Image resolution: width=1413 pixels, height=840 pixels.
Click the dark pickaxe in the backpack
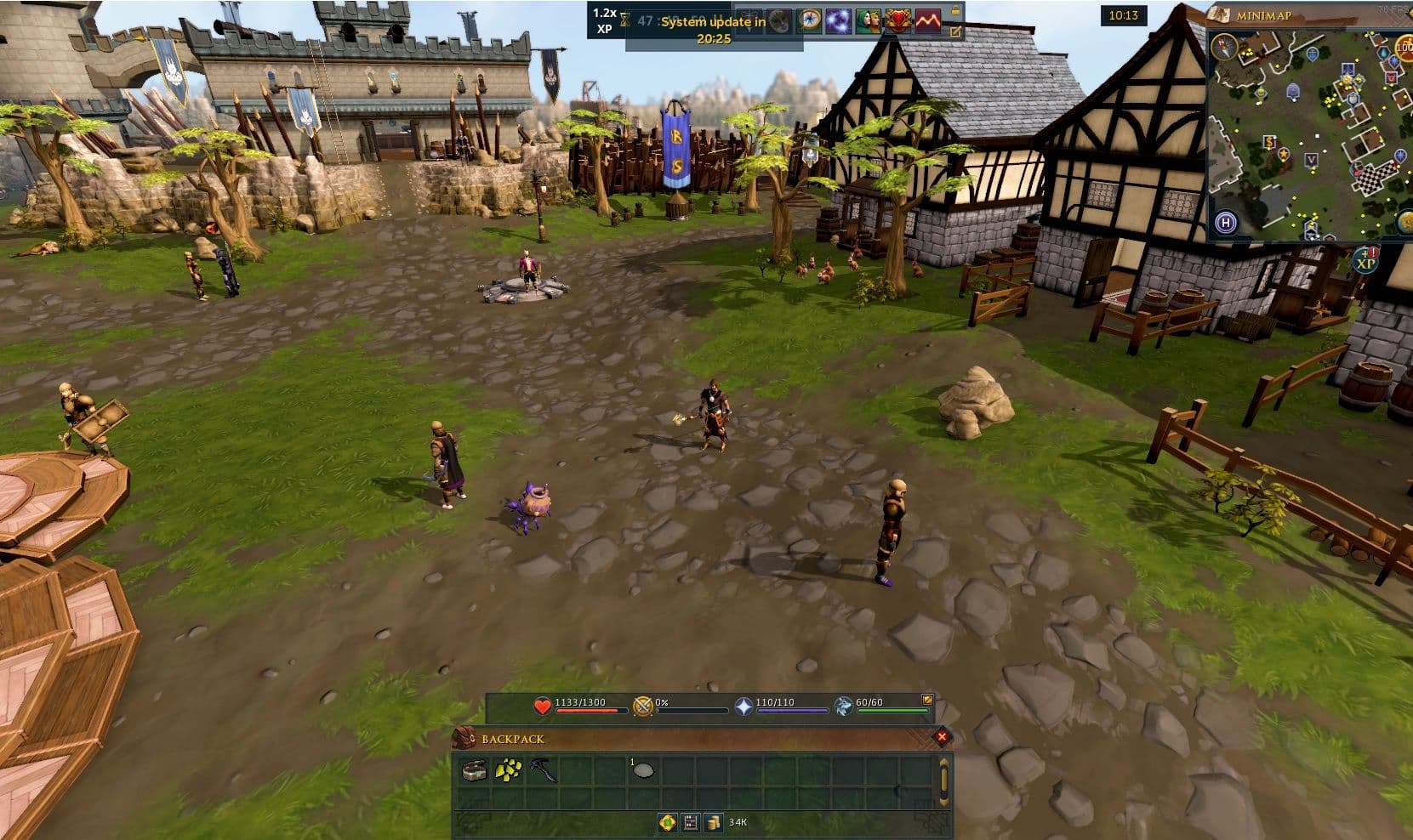543,771
